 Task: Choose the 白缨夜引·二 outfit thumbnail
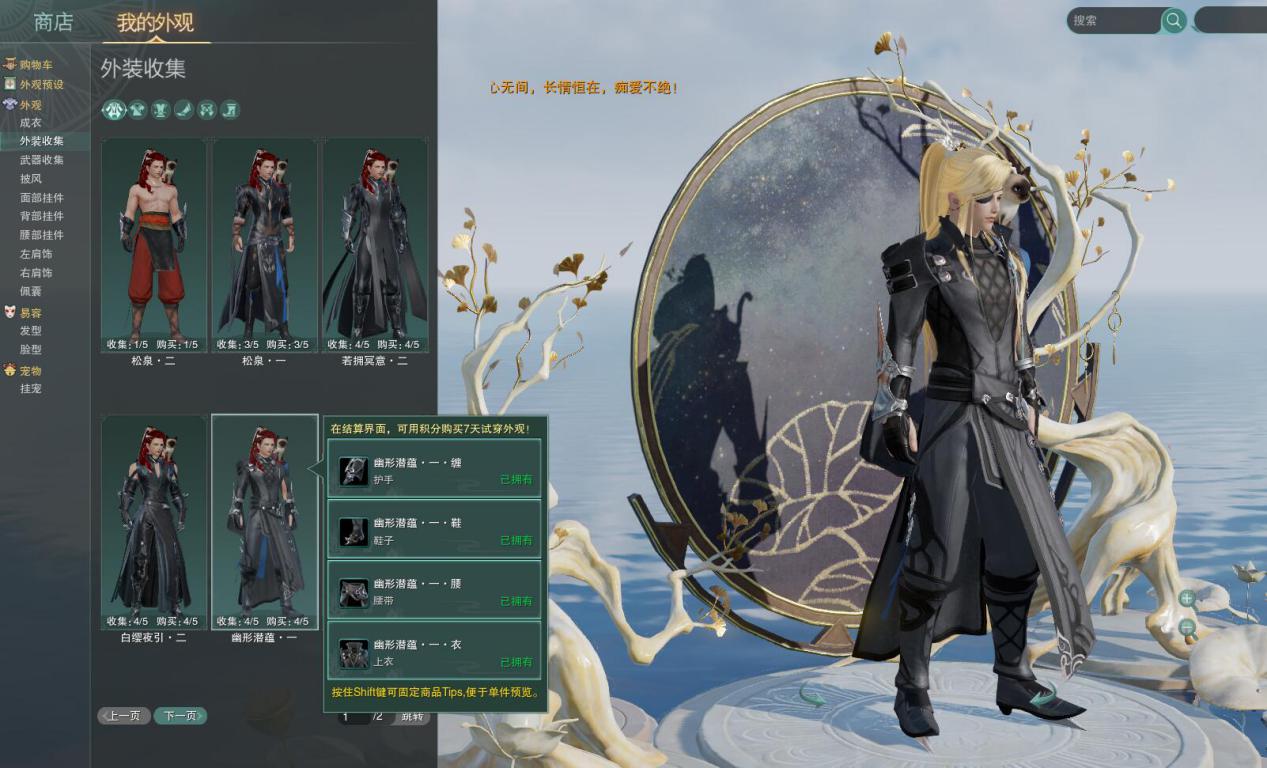(x=154, y=522)
